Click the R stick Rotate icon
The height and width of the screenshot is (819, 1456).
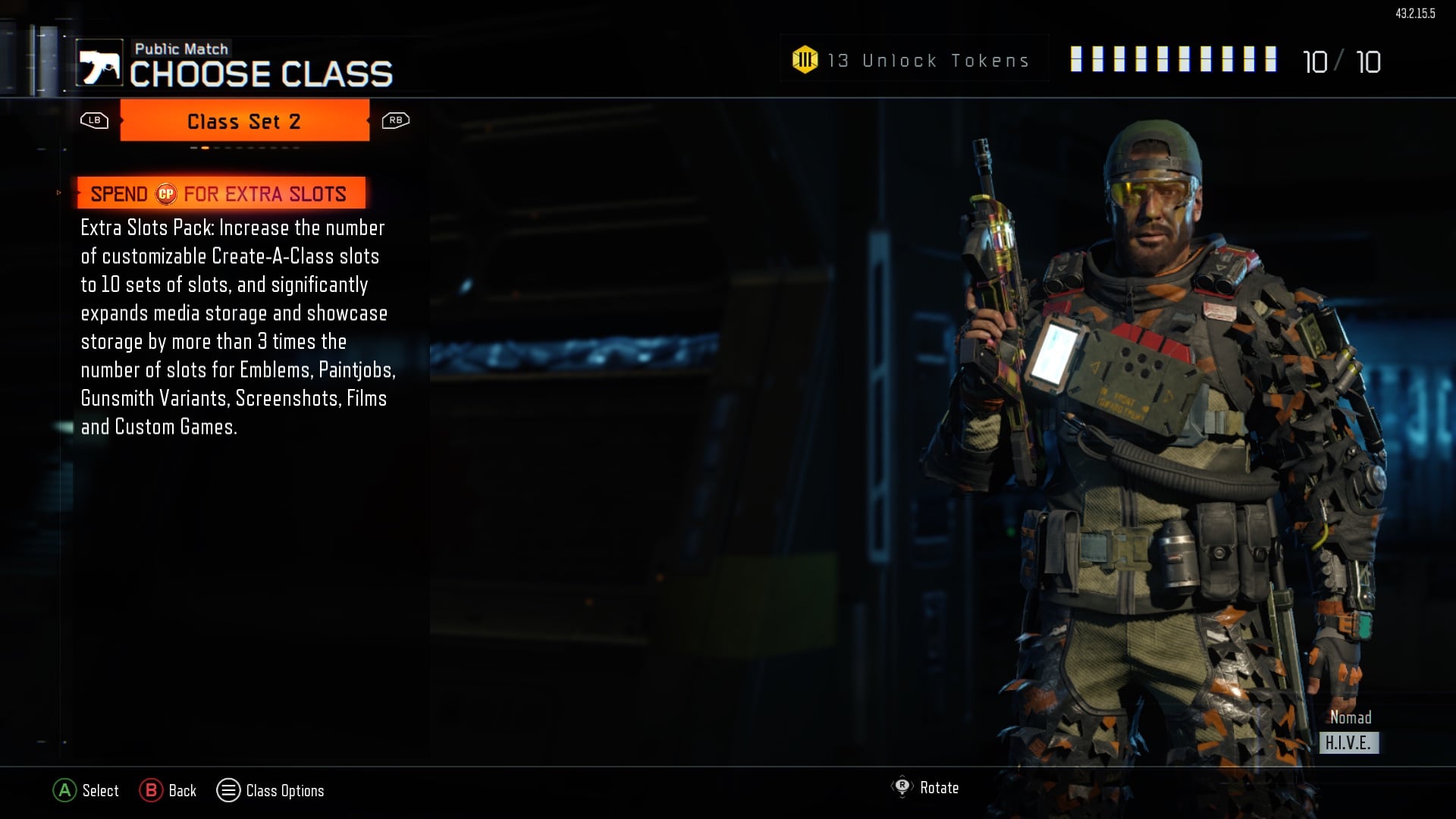[x=902, y=788]
